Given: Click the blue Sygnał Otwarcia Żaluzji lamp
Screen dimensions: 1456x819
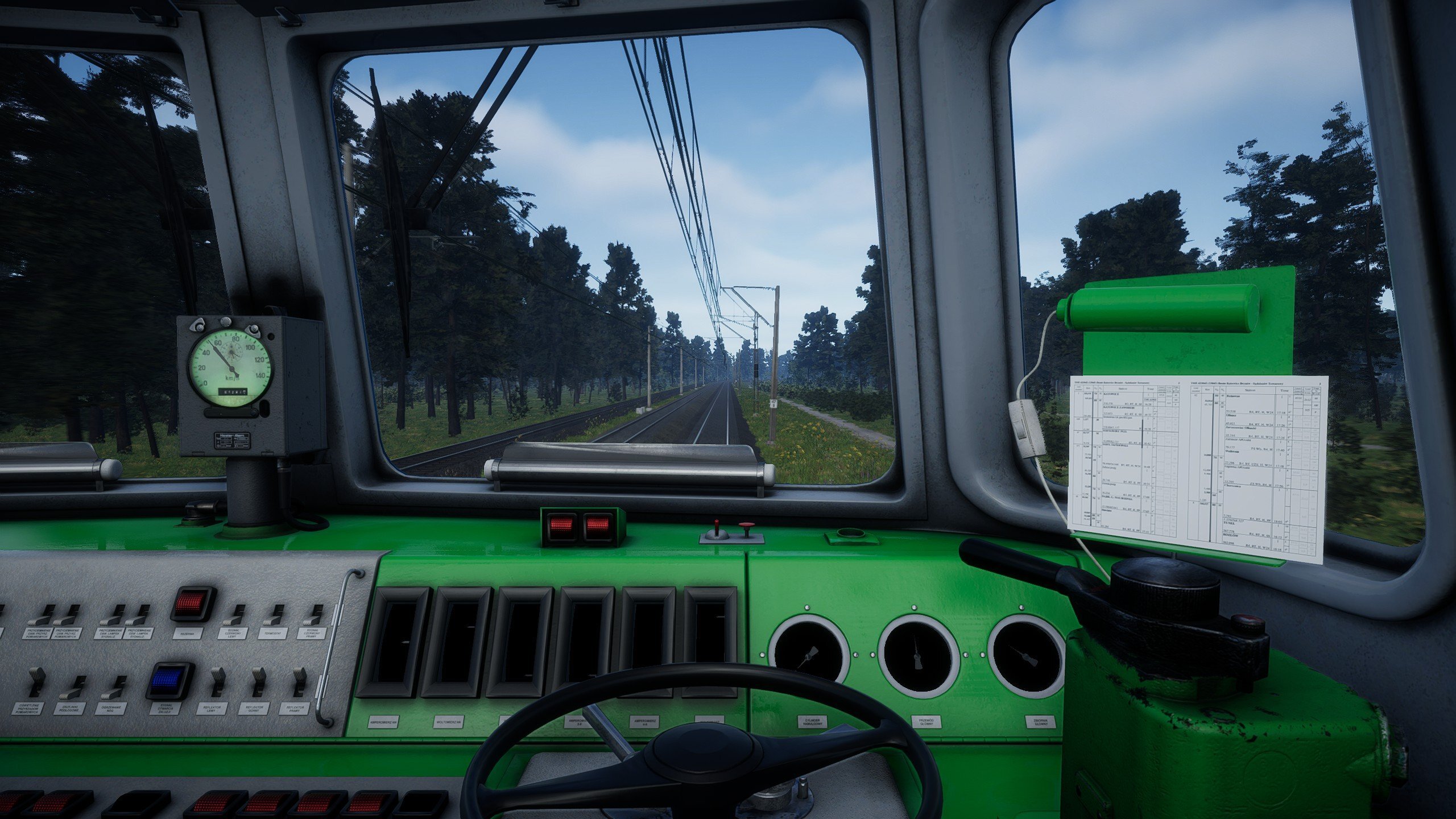Looking at the screenshot, I should tap(171, 680).
